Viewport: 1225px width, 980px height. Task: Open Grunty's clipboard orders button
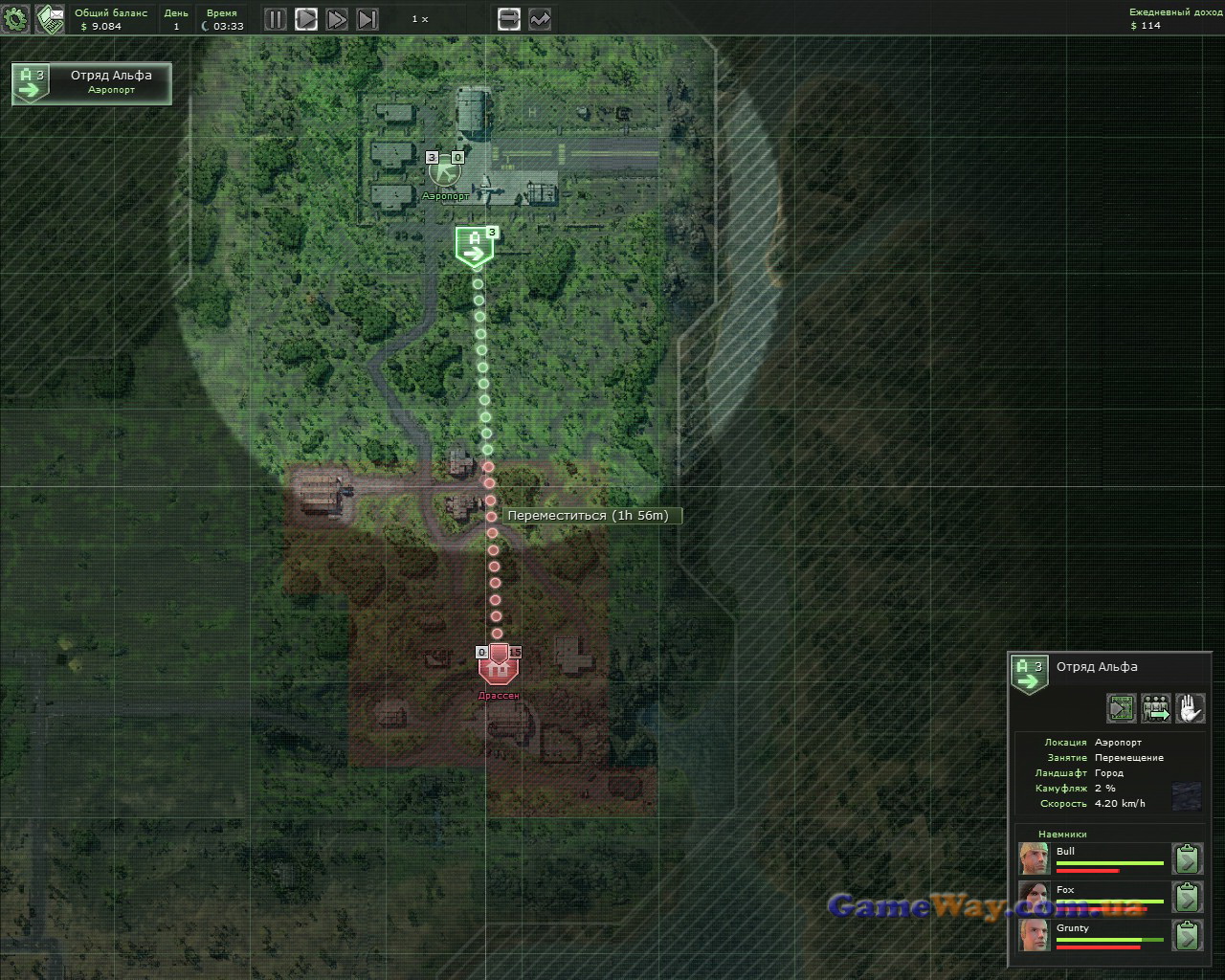1187,935
